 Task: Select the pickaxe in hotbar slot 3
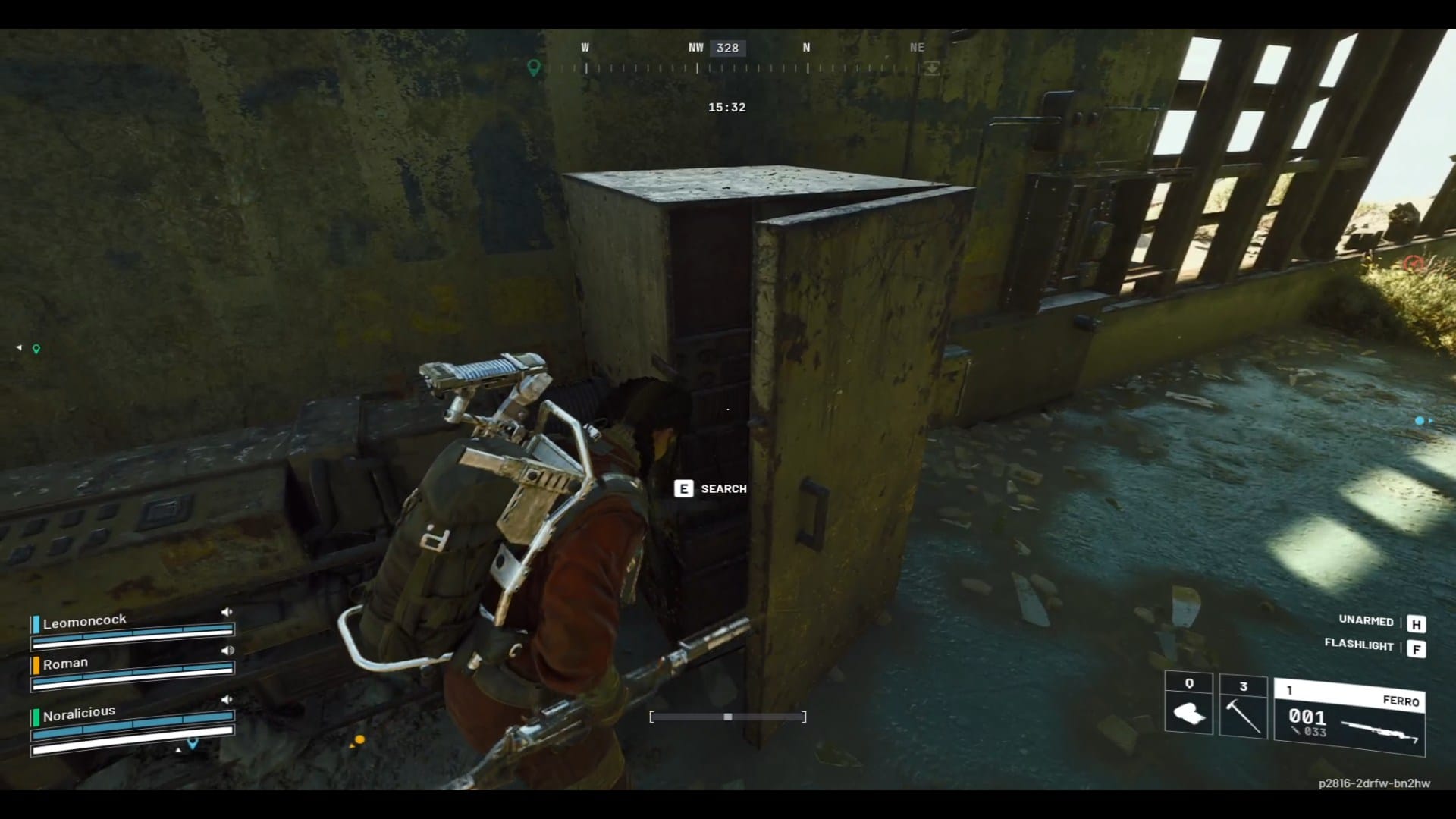click(1244, 713)
